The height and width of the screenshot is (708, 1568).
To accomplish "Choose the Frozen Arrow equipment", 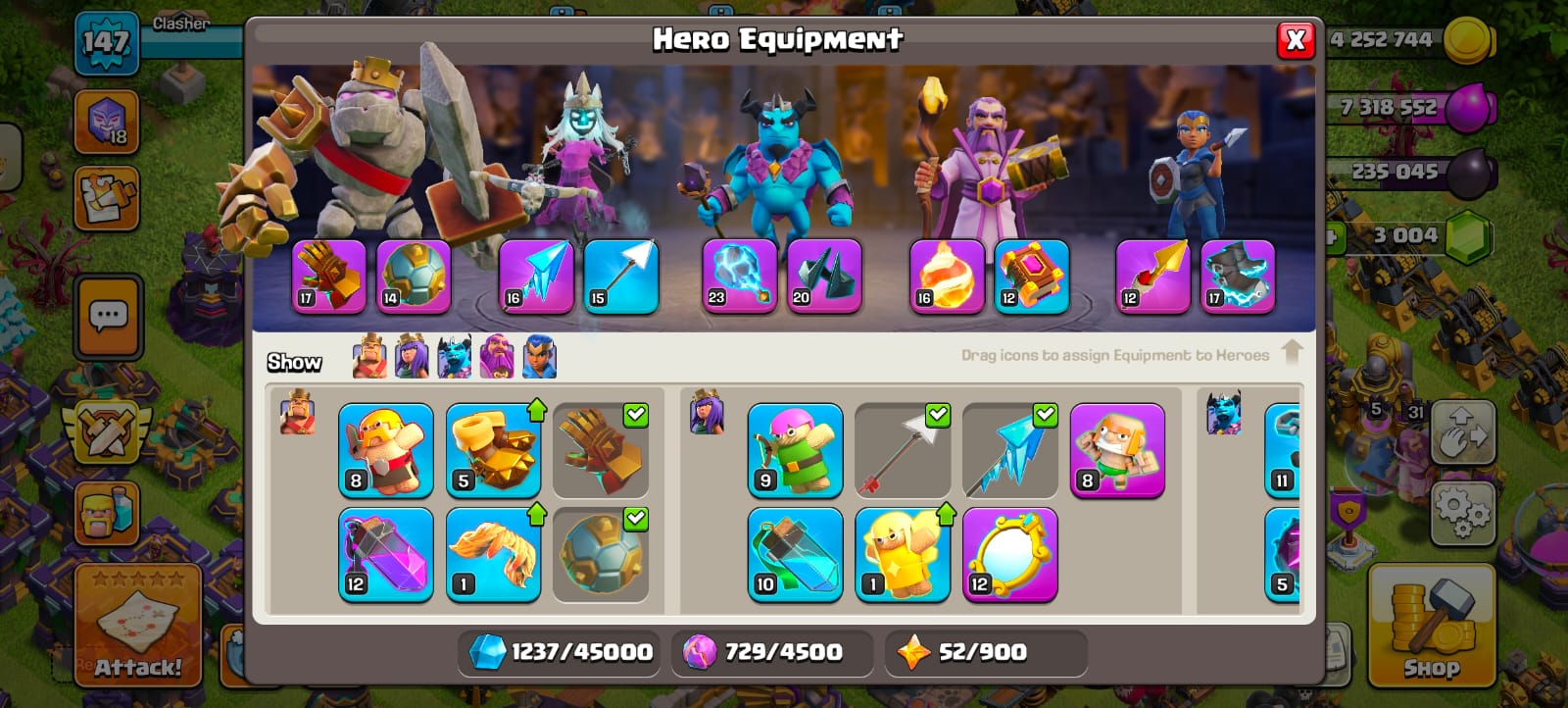I will point(1009,450).
